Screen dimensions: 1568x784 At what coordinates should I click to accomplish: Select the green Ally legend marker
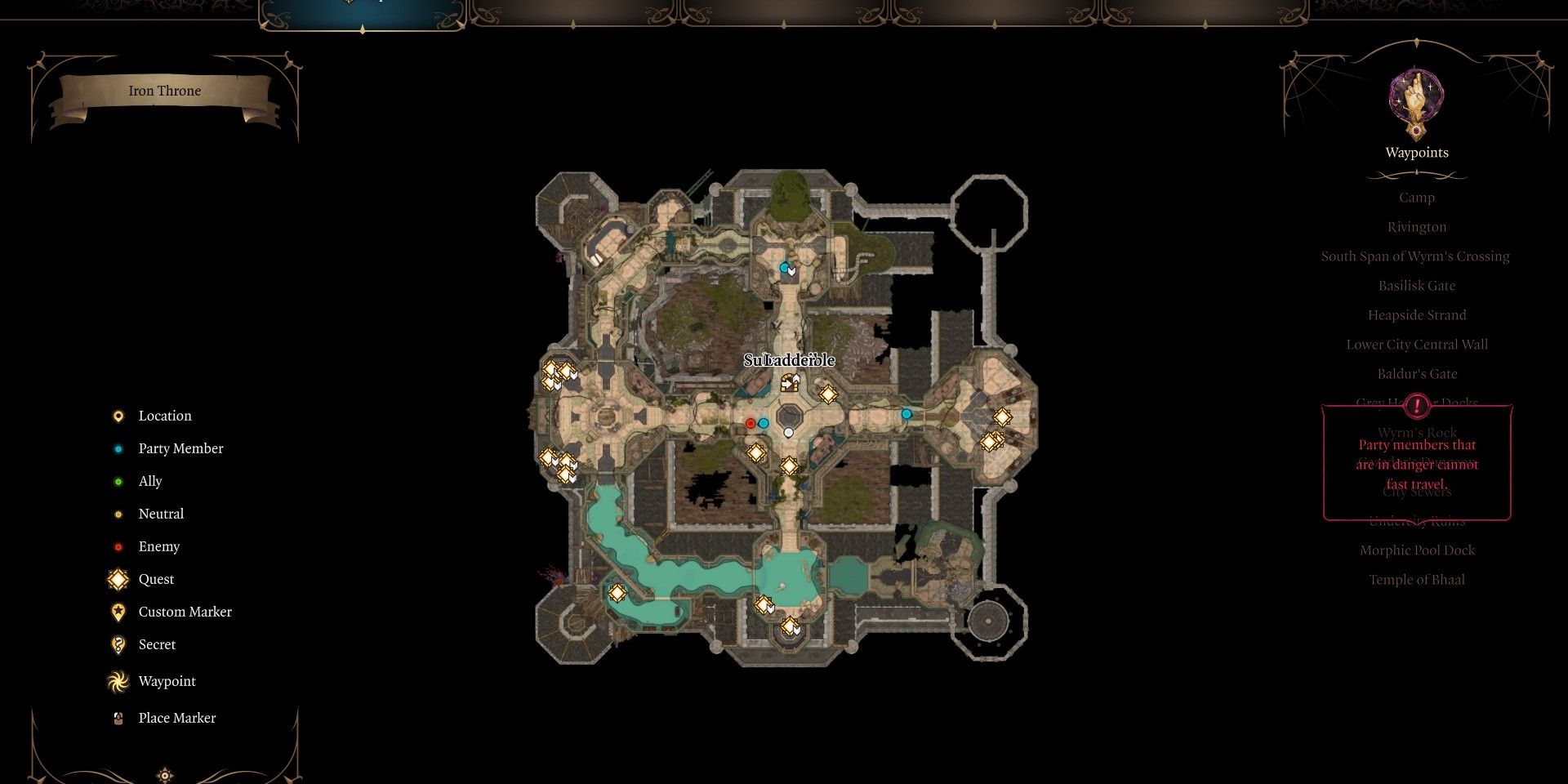tap(118, 481)
